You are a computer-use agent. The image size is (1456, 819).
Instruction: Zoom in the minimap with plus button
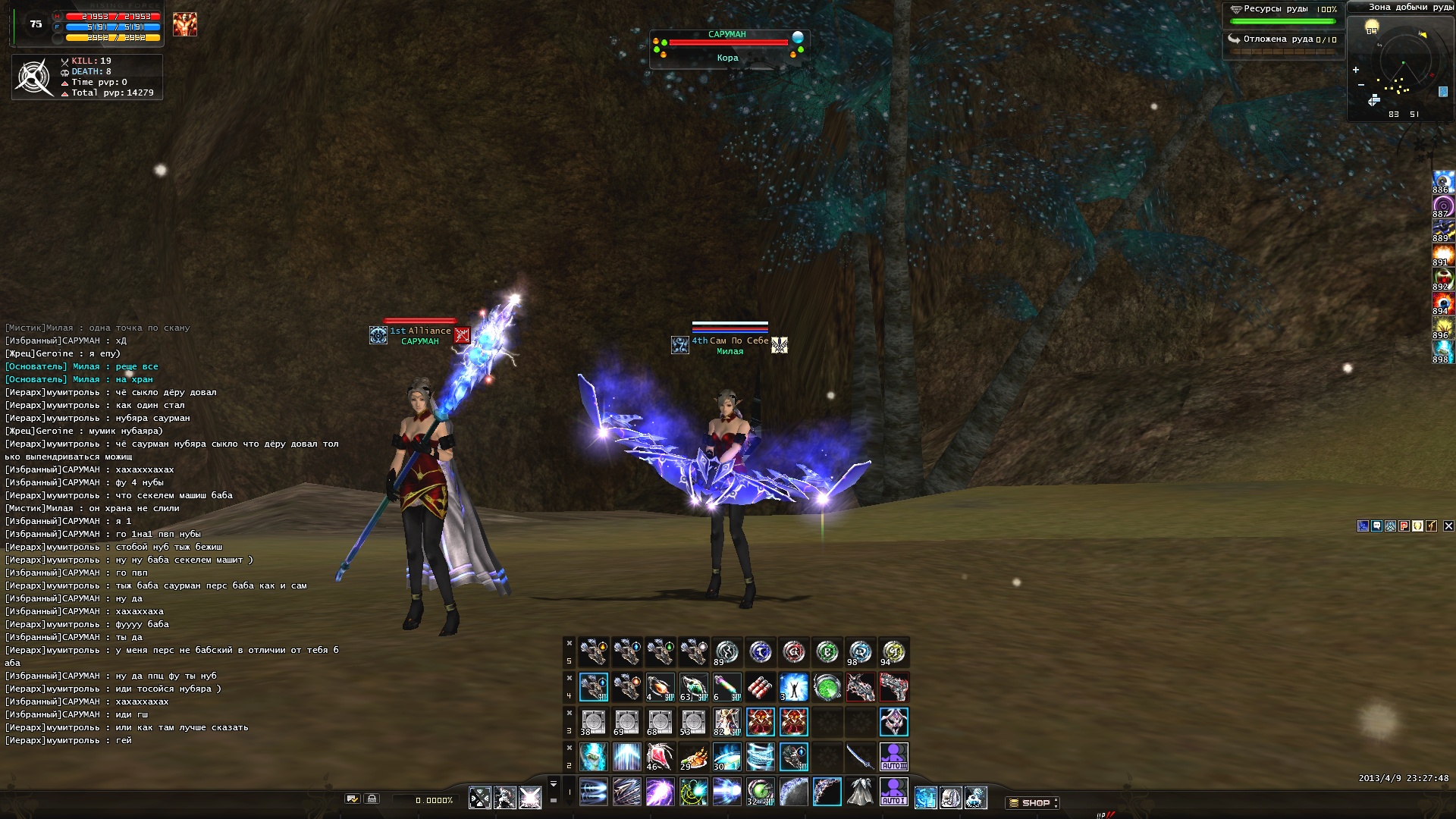pos(1356,70)
